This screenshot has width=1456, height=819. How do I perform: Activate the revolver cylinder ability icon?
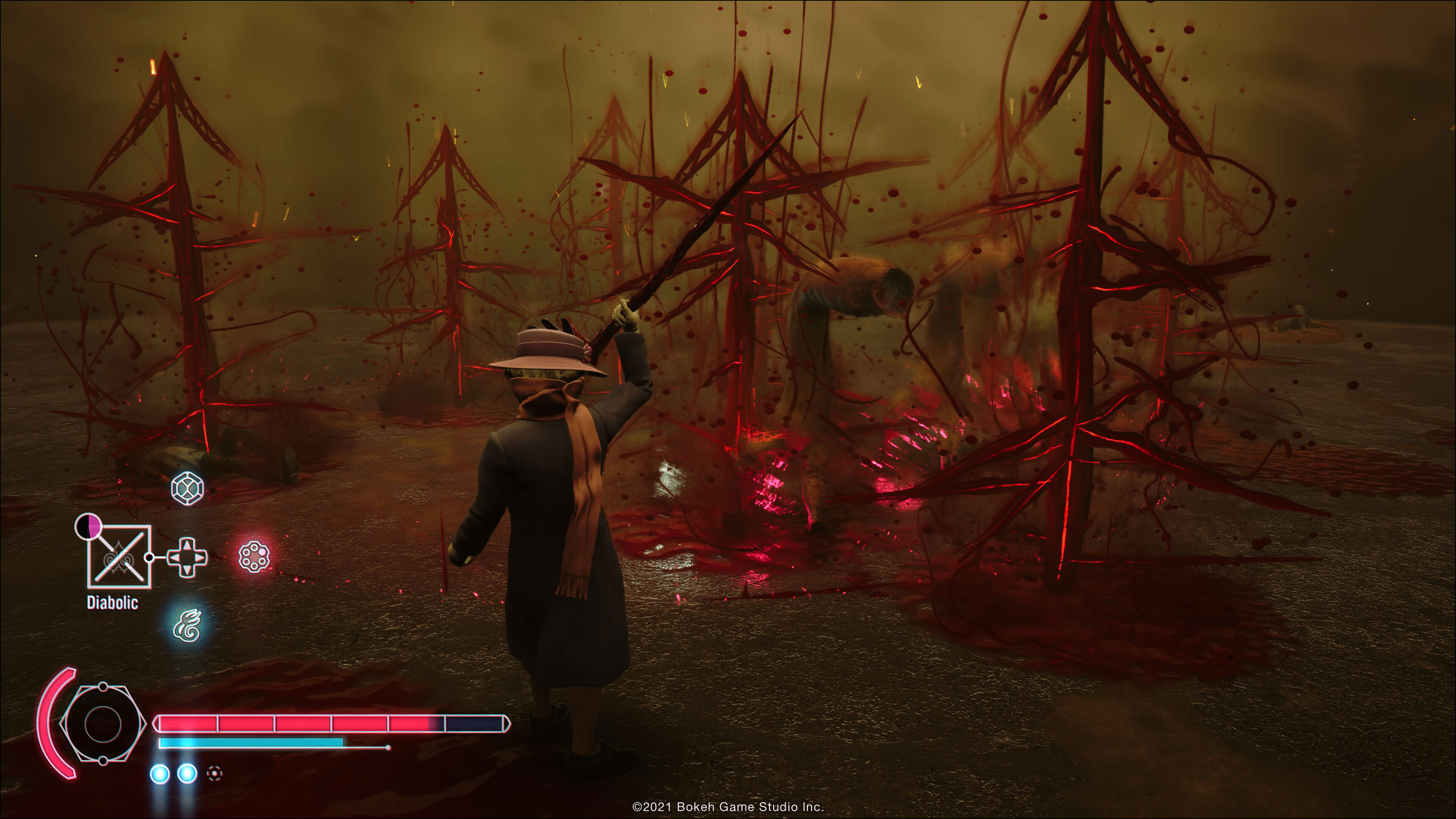(x=254, y=556)
